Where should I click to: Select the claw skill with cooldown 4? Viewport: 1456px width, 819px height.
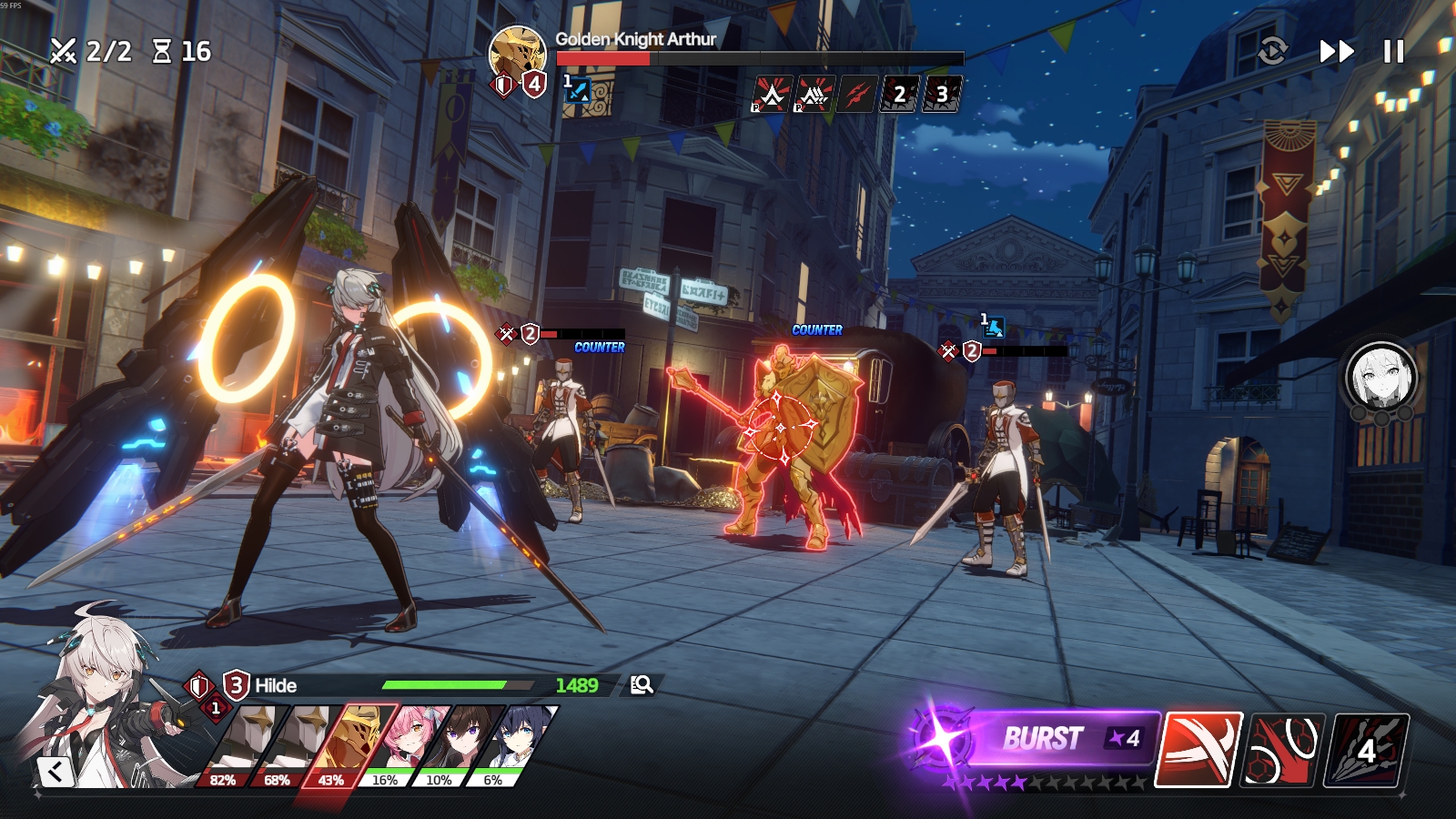pos(1369,750)
